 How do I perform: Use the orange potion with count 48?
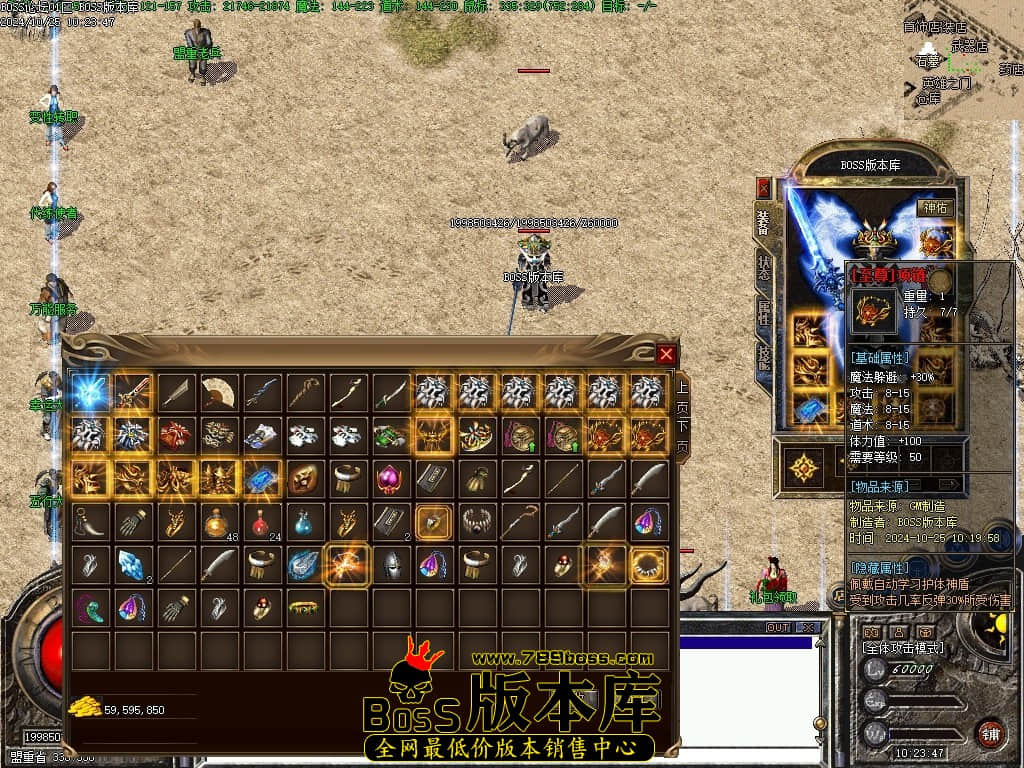(218, 521)
